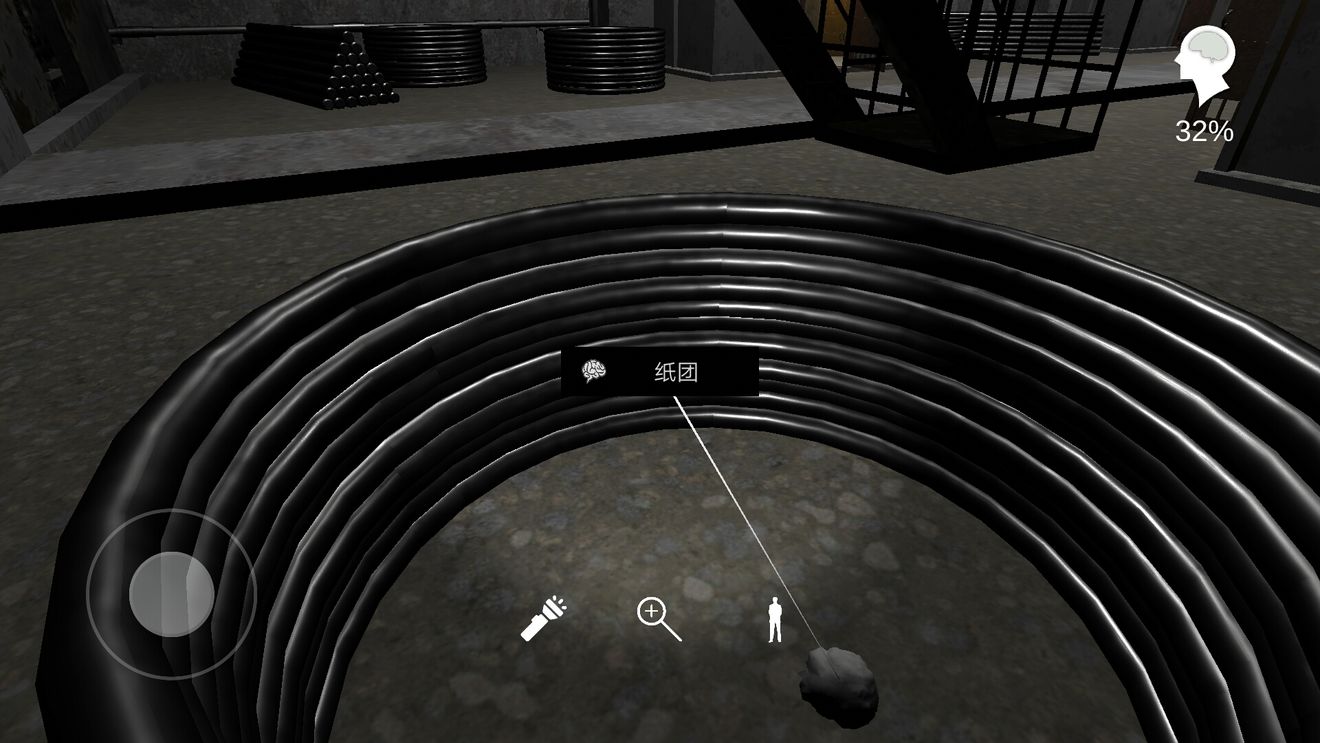Open the brain head sanity icon
The image size is (1320, 743).
1204,64
